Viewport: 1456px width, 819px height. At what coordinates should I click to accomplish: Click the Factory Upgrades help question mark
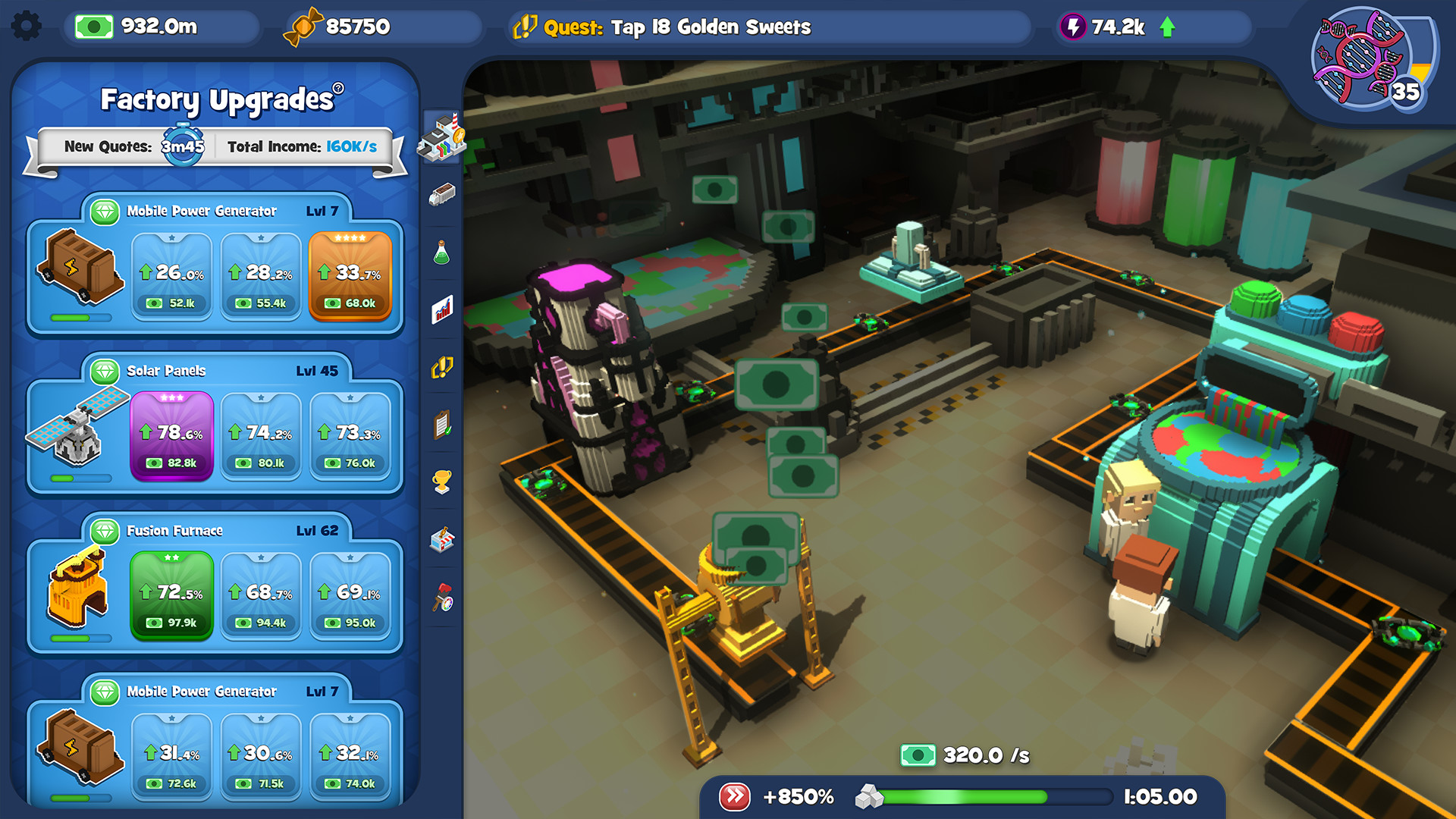click(x=338, y=86)
